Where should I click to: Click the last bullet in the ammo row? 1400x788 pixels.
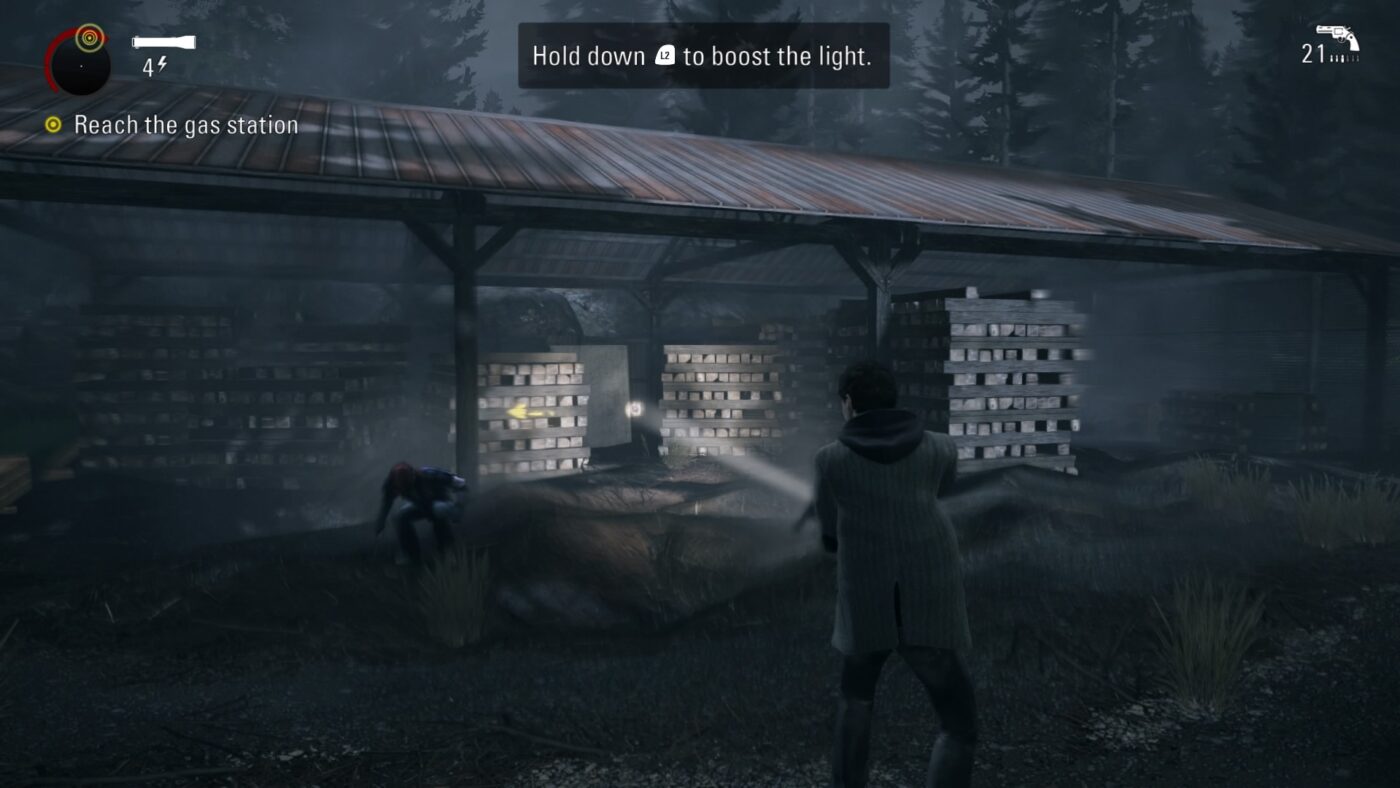[1358, 58]
